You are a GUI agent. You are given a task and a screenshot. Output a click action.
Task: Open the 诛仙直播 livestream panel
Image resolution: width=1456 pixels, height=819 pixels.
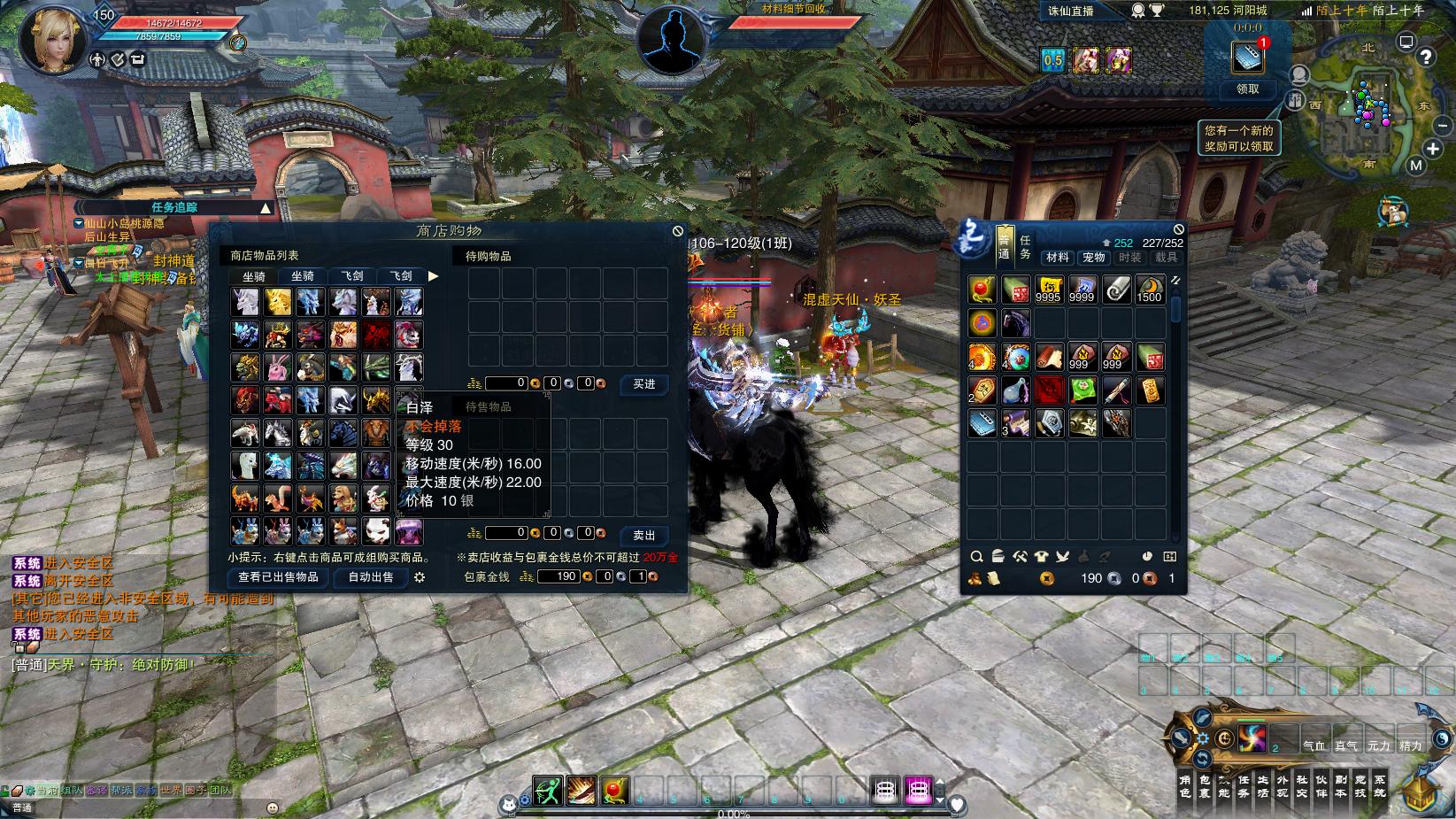click(1070, 11)
